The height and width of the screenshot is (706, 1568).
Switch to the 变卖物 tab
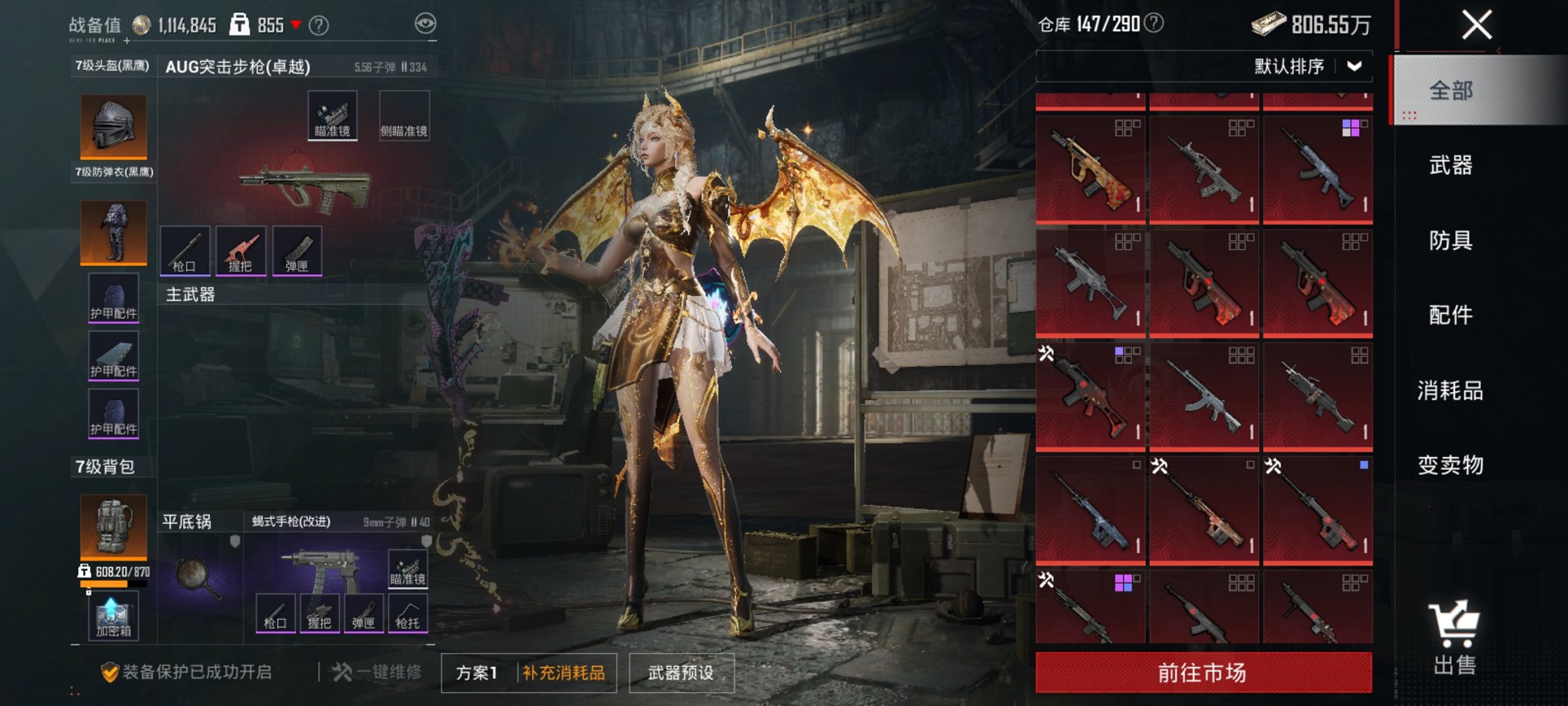(1450, 465)
